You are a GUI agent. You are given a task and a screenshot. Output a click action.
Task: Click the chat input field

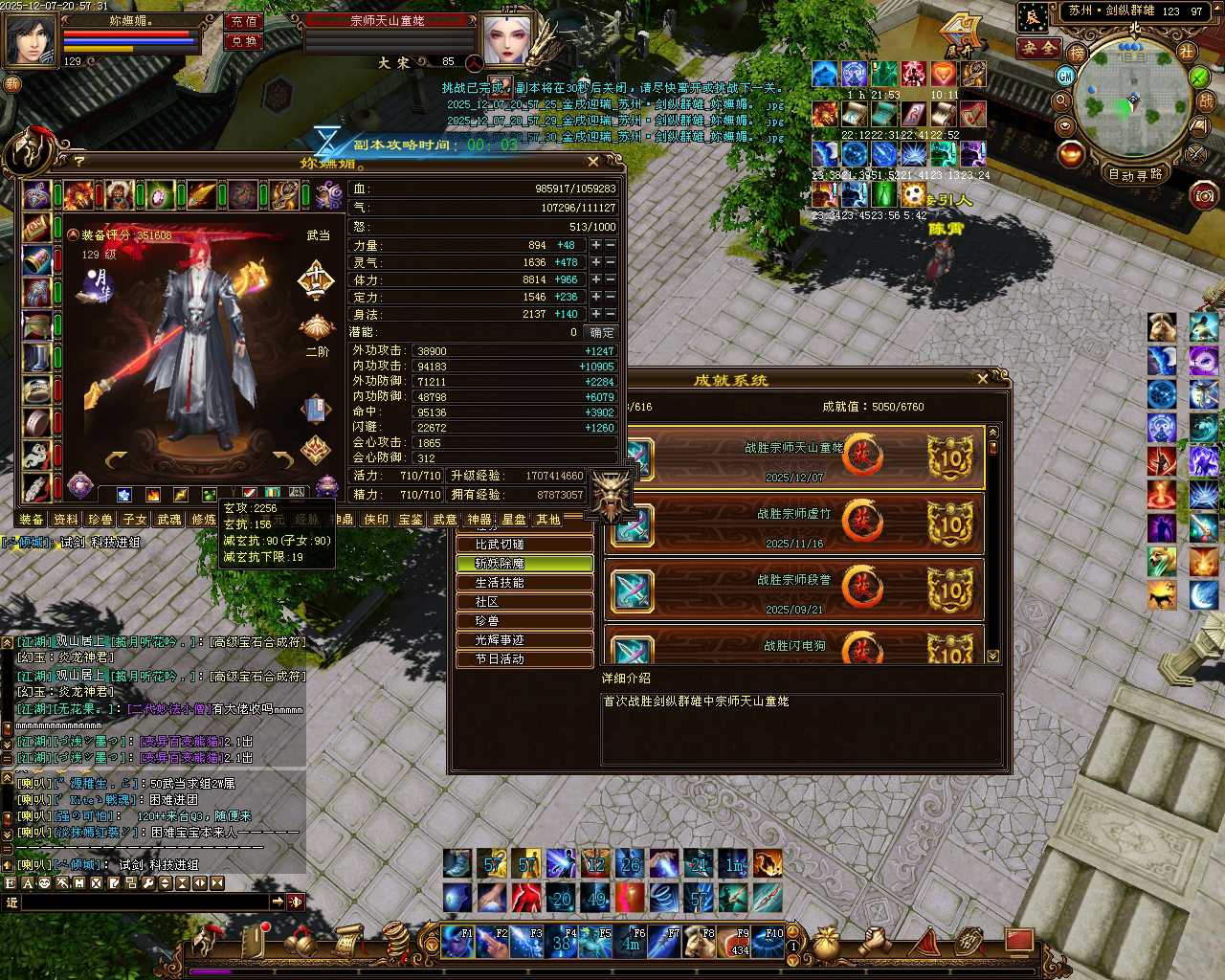coord(144,902)
